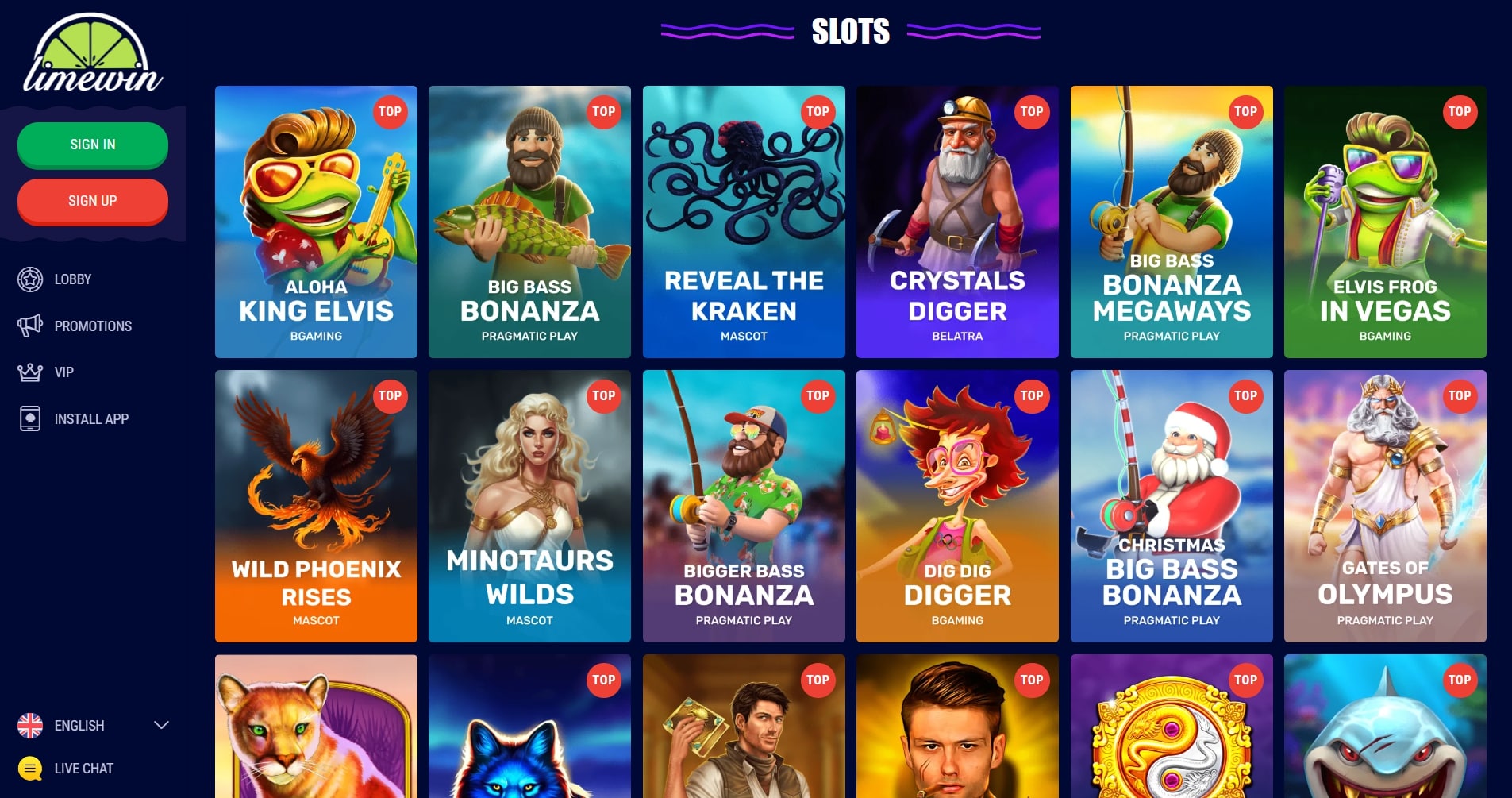1512x798 pixels.
Task: Click the Limewin logo
Action: click(x=93, y=54)
